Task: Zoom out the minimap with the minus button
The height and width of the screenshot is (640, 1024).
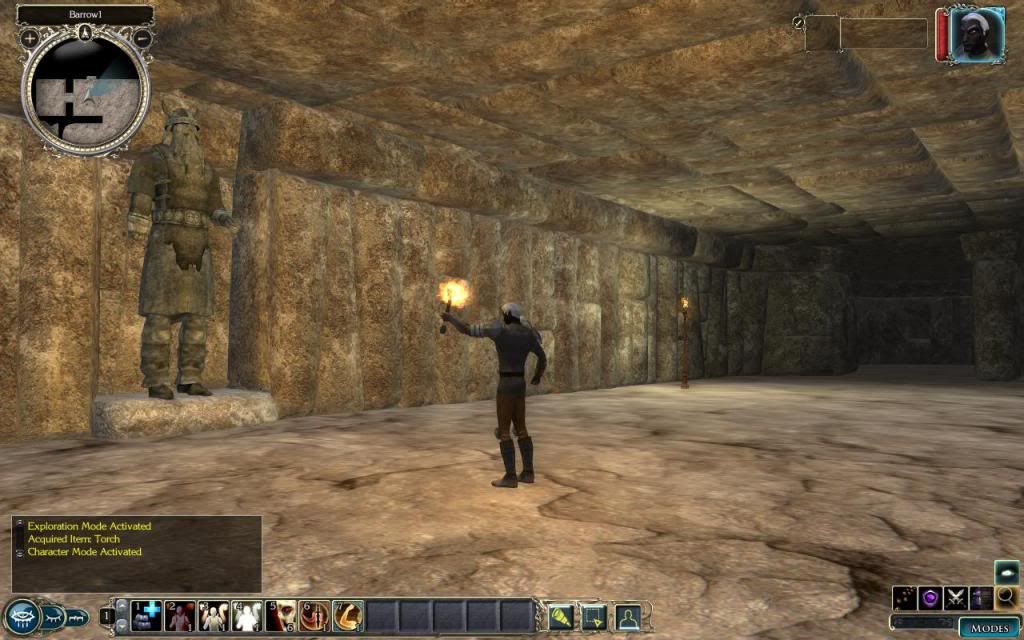Action: [x=143, y=38]
